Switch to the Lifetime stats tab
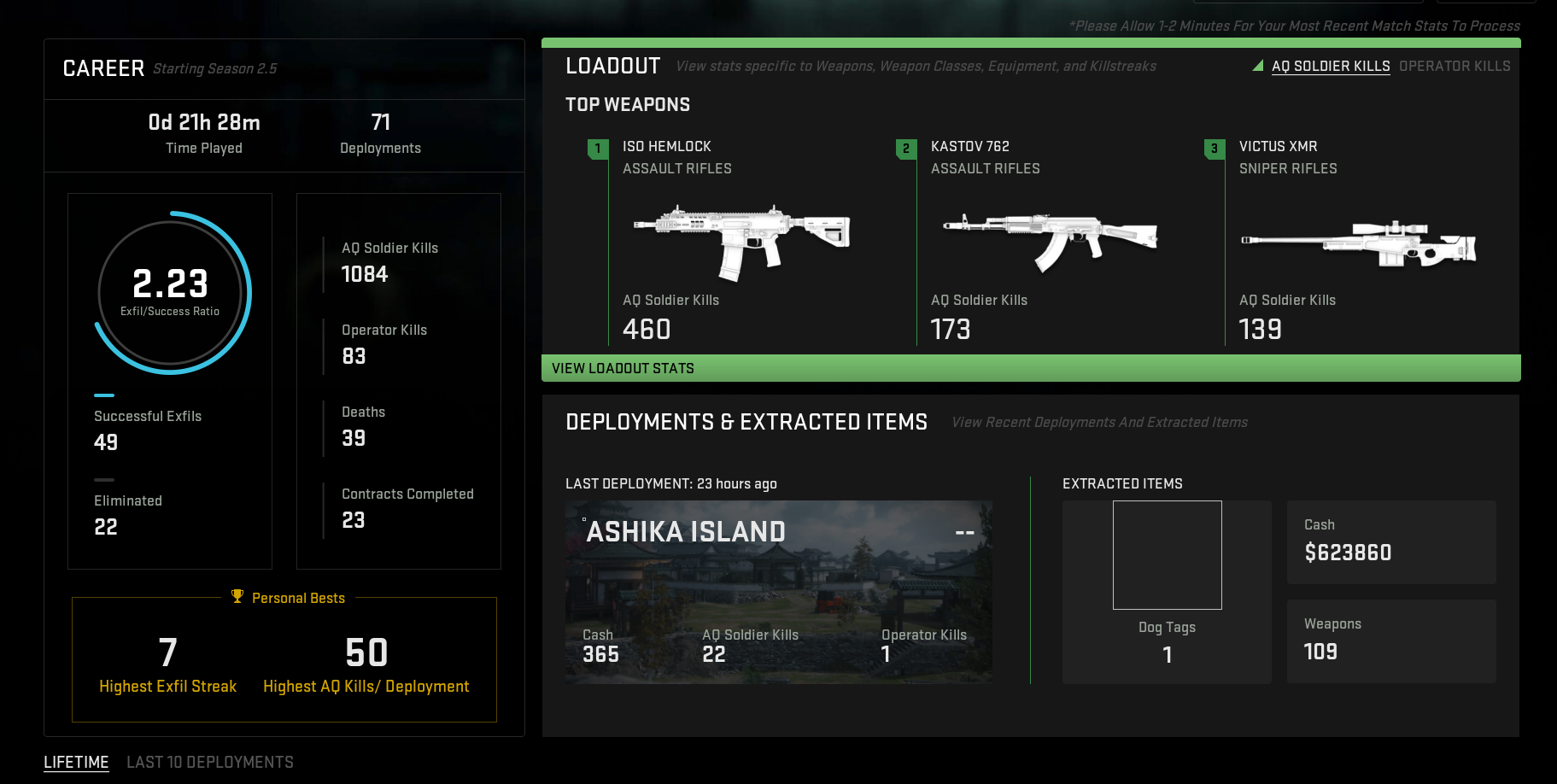The image size is (1557, 784). tap(76, 762)
